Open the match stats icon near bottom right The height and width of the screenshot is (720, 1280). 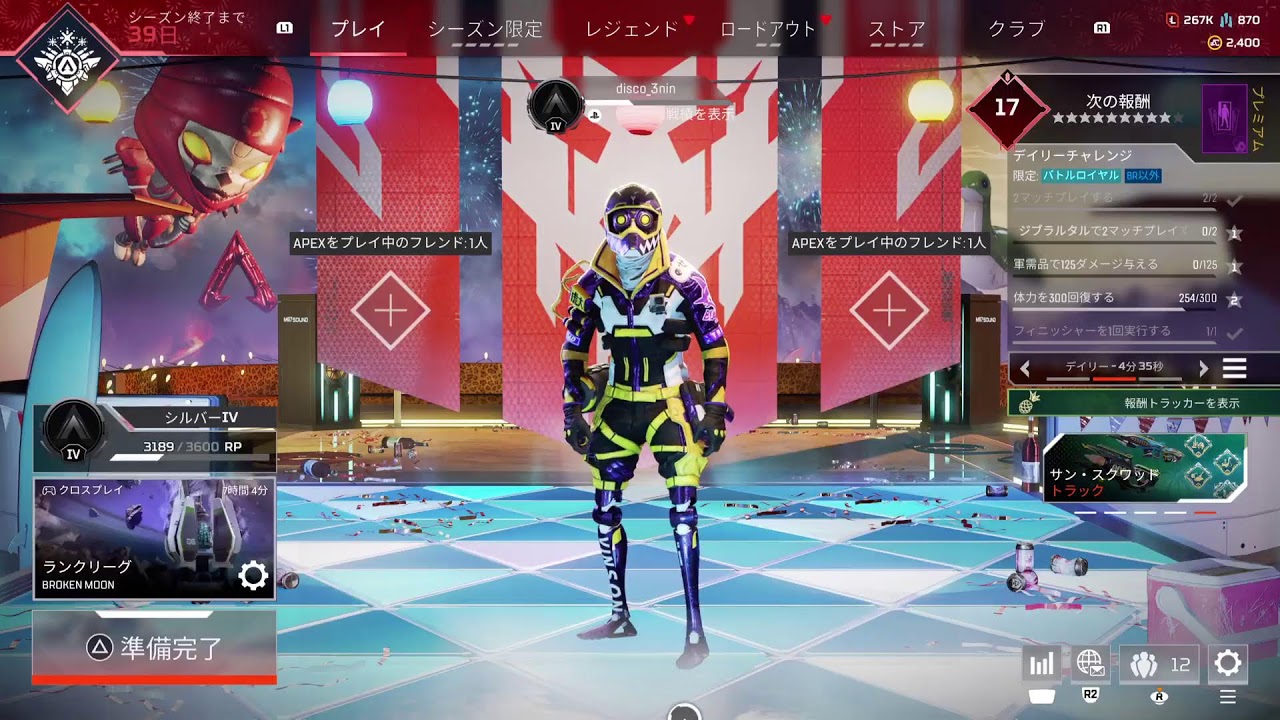pos(1040,663)
